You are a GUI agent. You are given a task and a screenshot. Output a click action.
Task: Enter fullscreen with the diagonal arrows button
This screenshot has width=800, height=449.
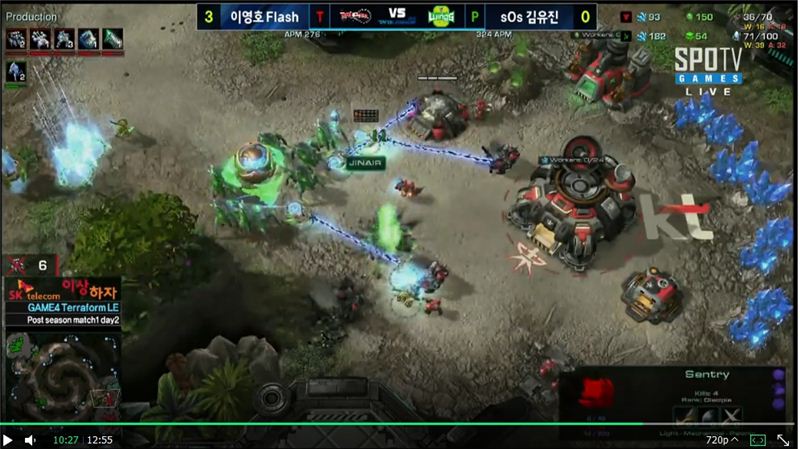point(783,439)
